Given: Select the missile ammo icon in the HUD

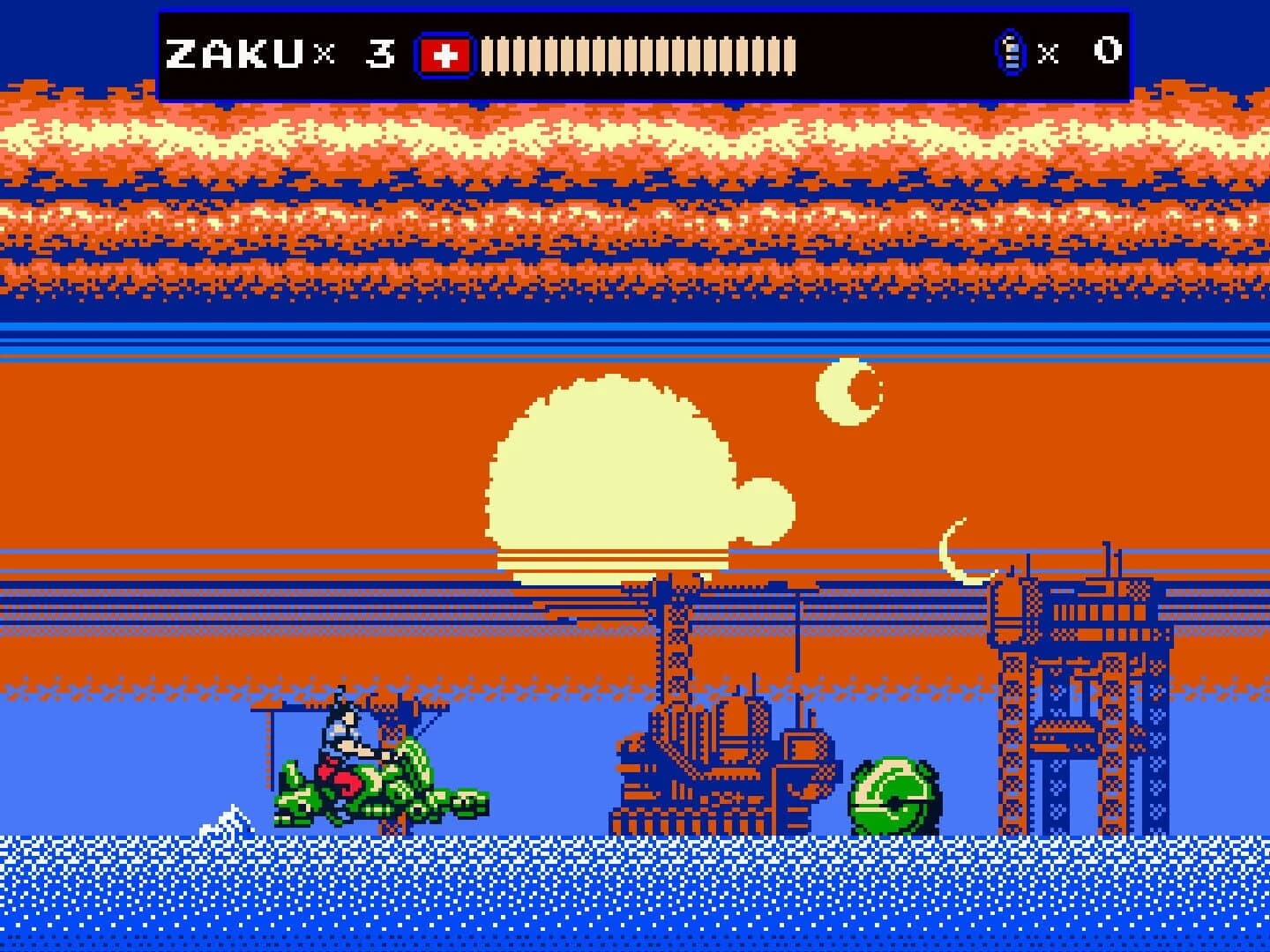Looking at the screenshot, I should click(1012, 51).
